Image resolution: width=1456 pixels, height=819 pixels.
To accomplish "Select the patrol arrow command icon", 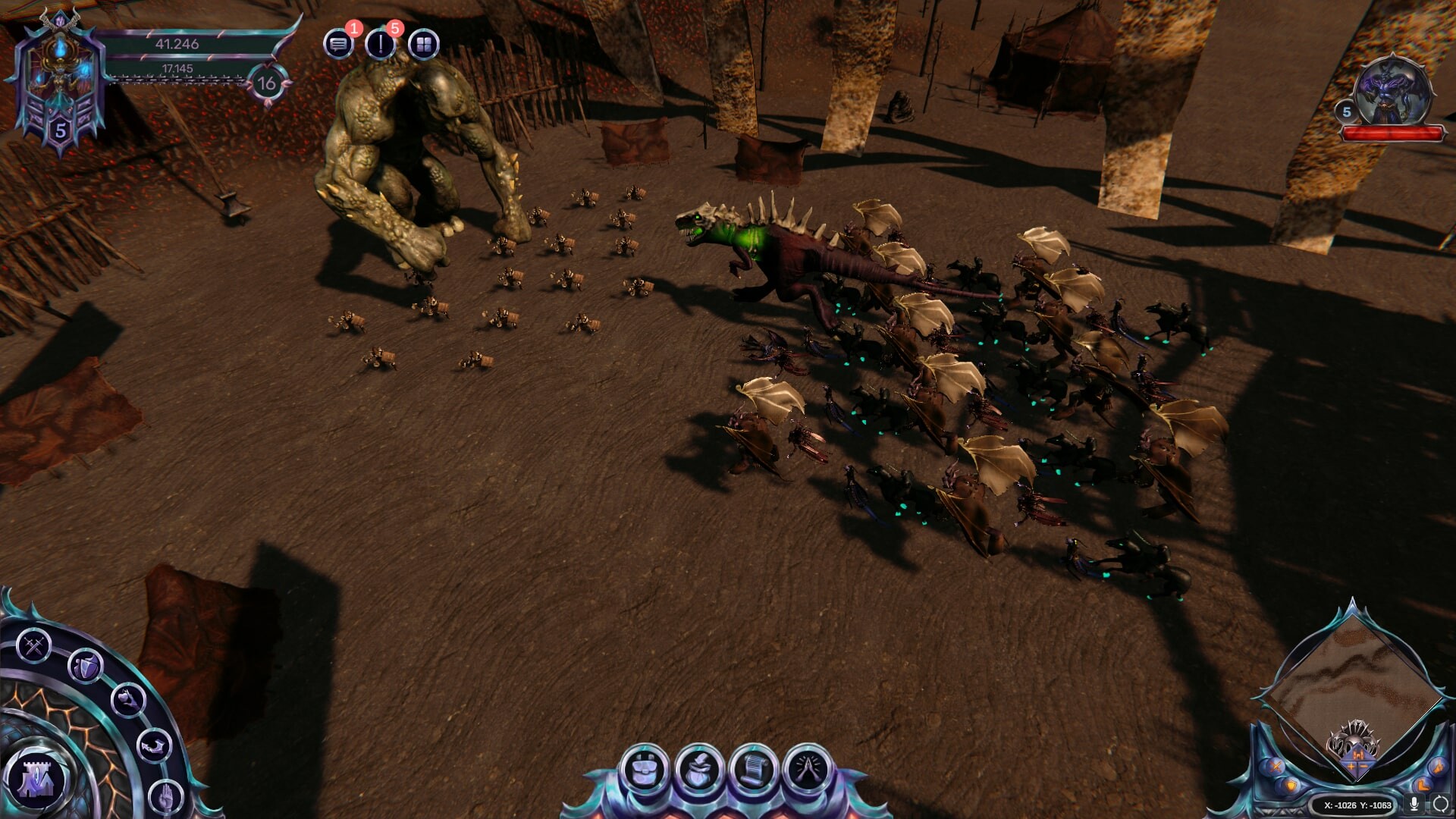I will pos(153,746).
